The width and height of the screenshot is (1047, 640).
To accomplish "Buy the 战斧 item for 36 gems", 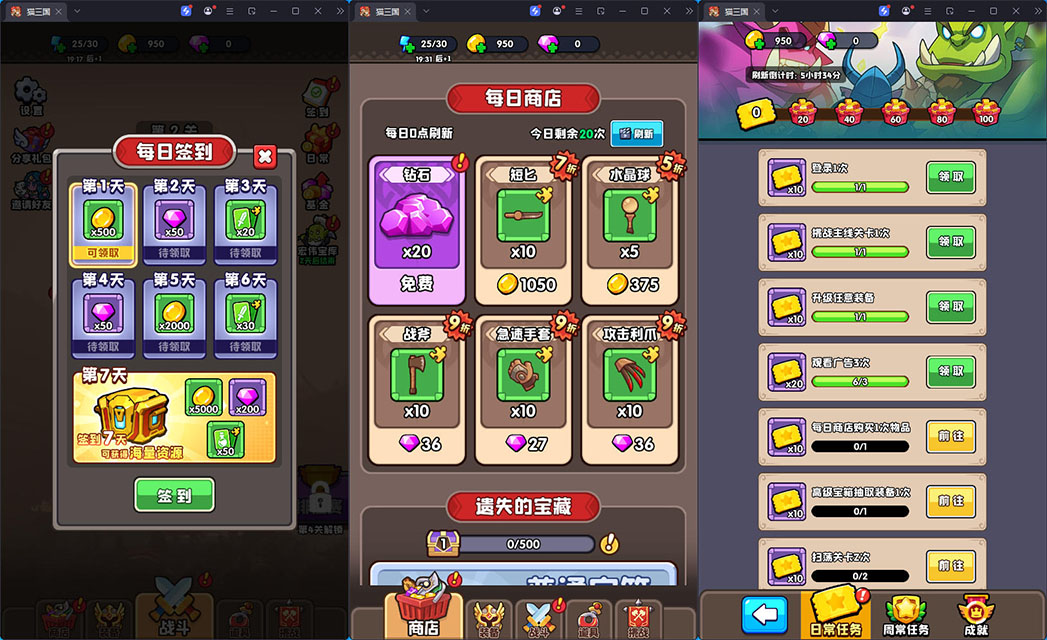I will (x=418, y=389).
